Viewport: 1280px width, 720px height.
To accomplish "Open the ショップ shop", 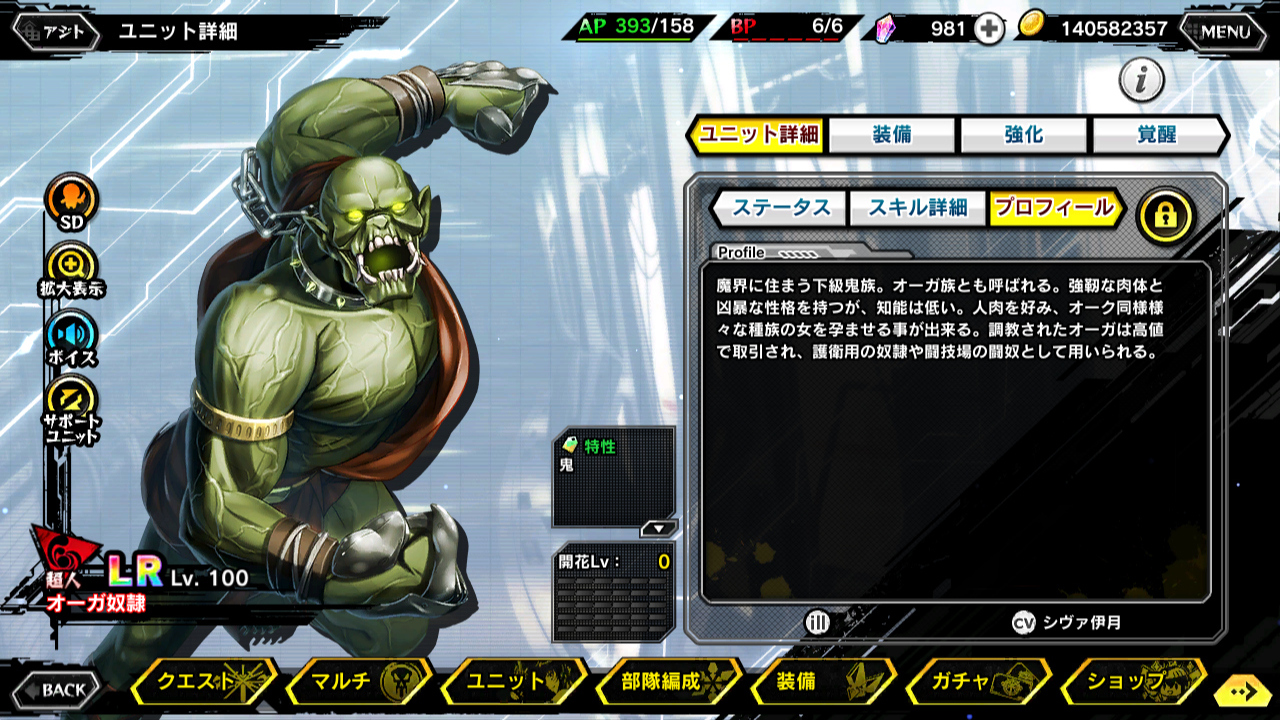I will (x=1131, y=682).
